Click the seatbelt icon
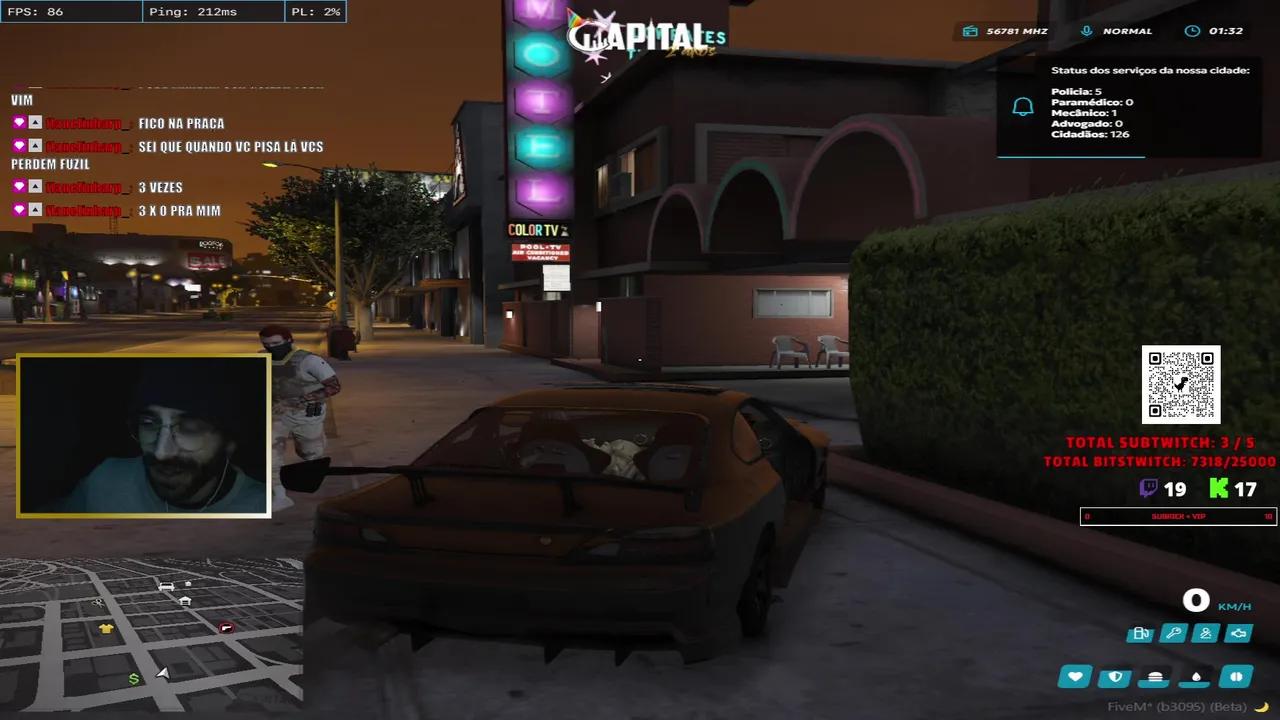1280x720 pixels. click(x=1204, y=632)
